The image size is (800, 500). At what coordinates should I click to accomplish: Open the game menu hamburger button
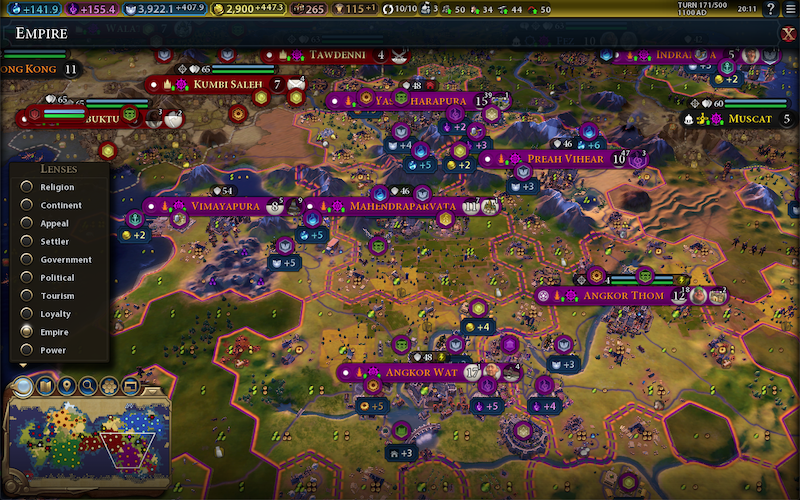pyautogui.click(x=789, y=9)
